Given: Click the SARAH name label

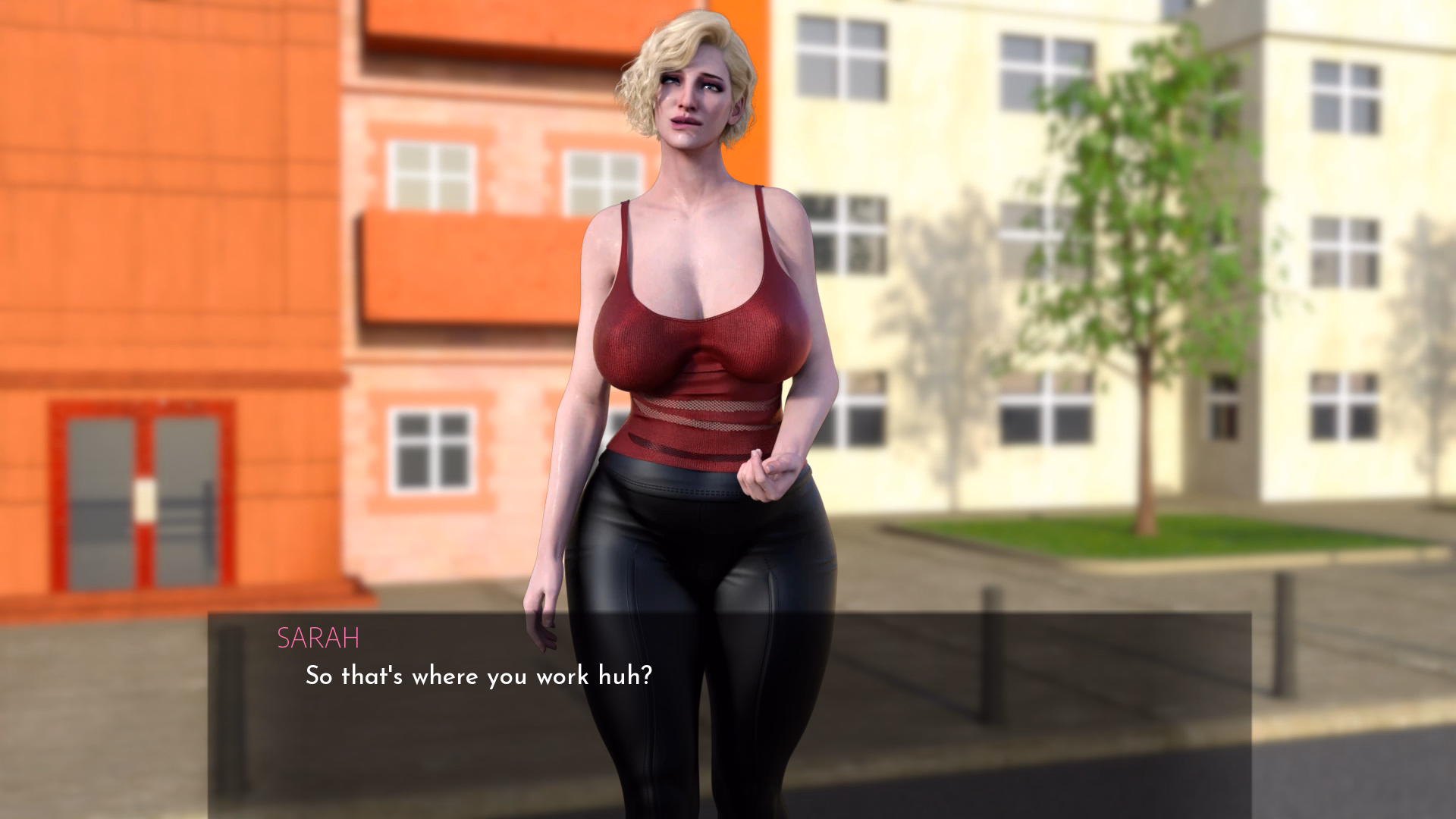Looking at the screenshot, I should click(x=318, y=639).
